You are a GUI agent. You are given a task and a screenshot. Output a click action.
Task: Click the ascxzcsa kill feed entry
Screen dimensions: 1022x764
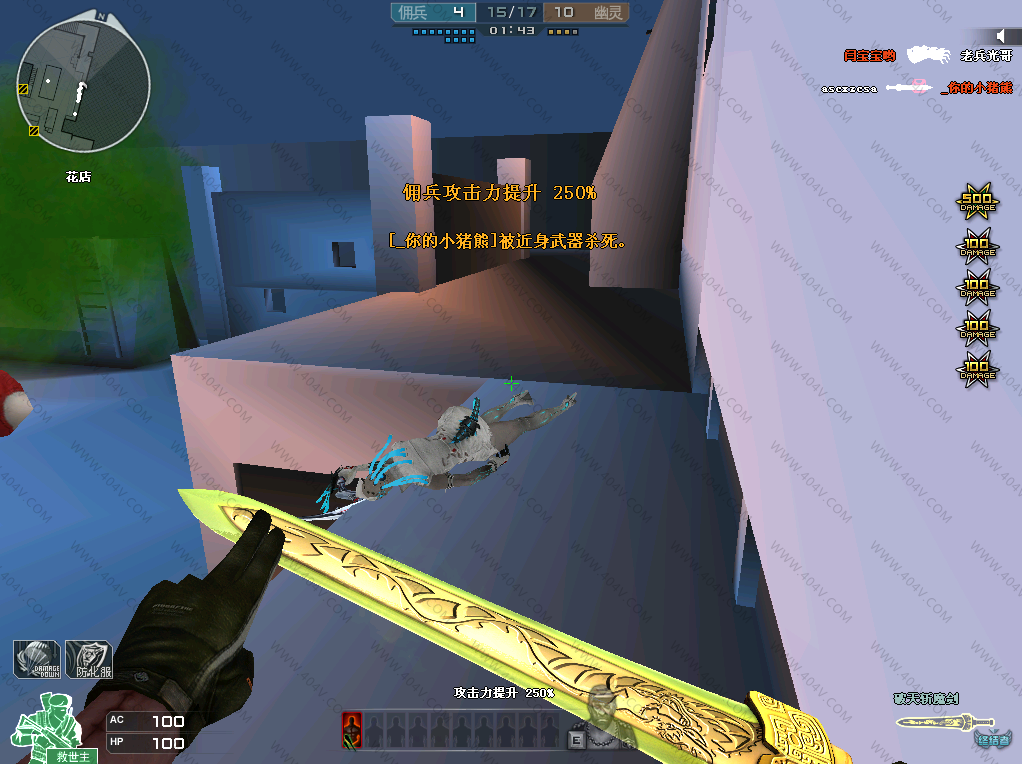point(848,88)
